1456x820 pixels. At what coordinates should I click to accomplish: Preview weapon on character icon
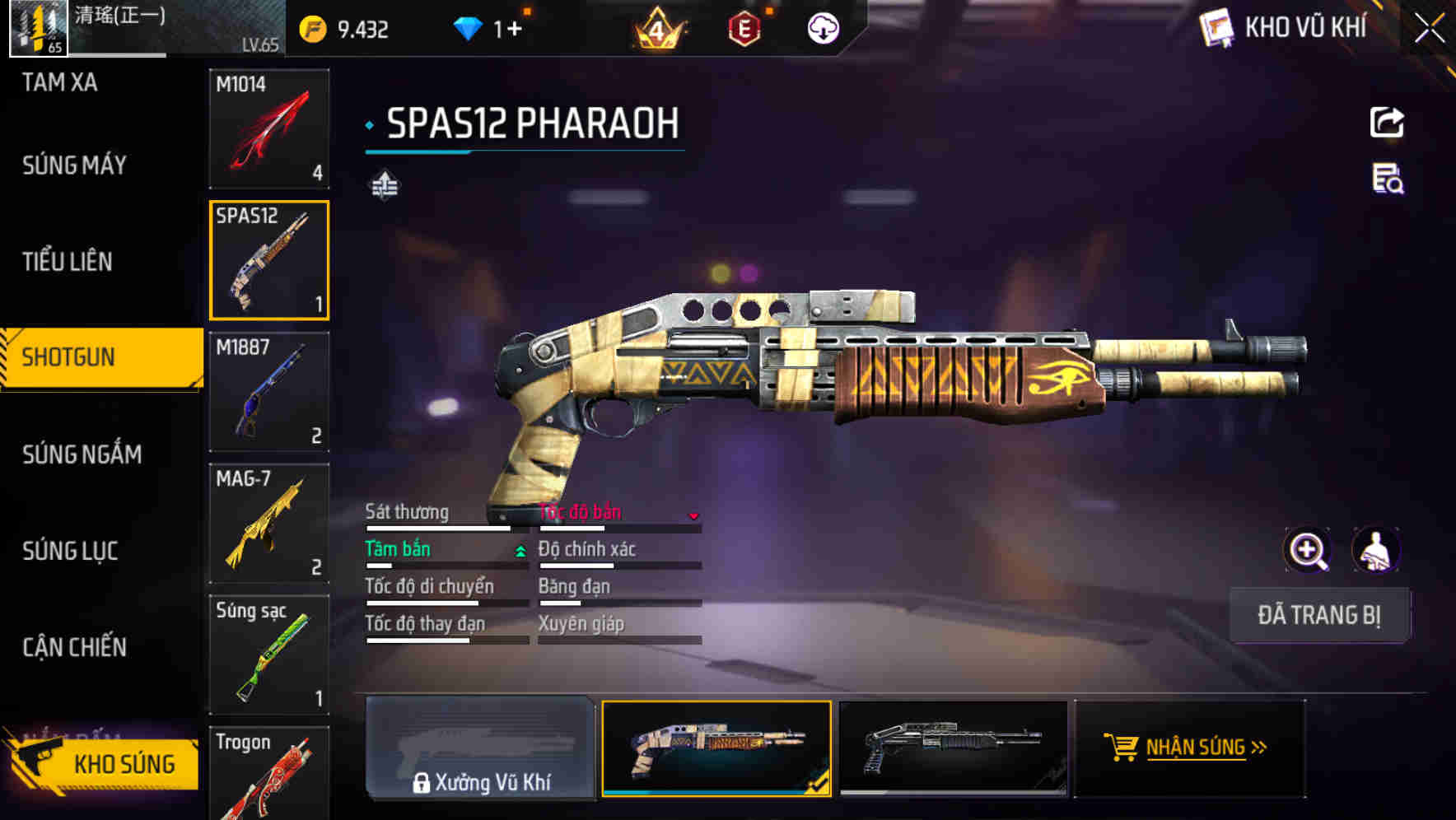[1376, 550]
